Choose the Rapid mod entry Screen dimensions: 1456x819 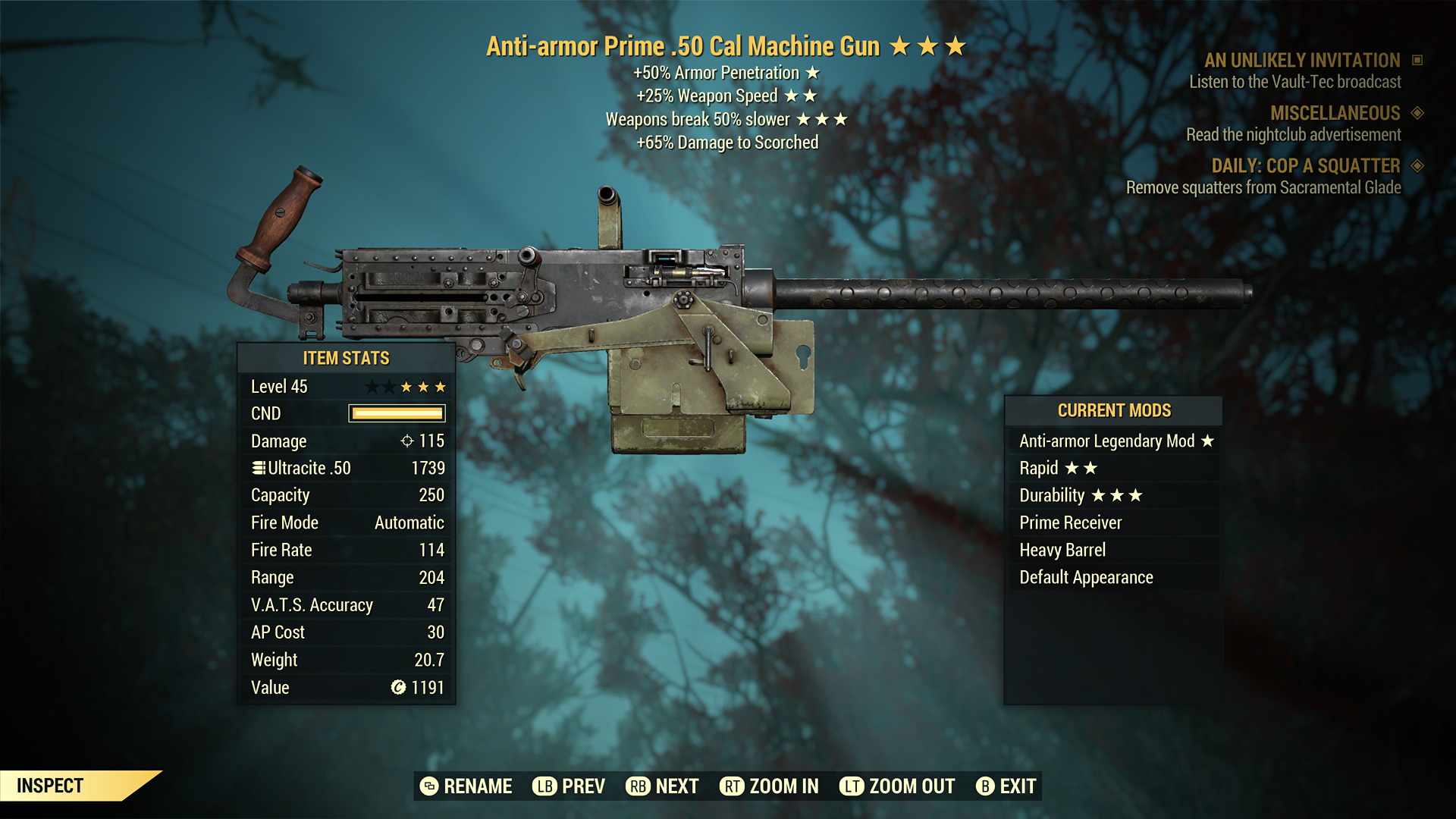pyautogui.click(x=1113, y=469)
